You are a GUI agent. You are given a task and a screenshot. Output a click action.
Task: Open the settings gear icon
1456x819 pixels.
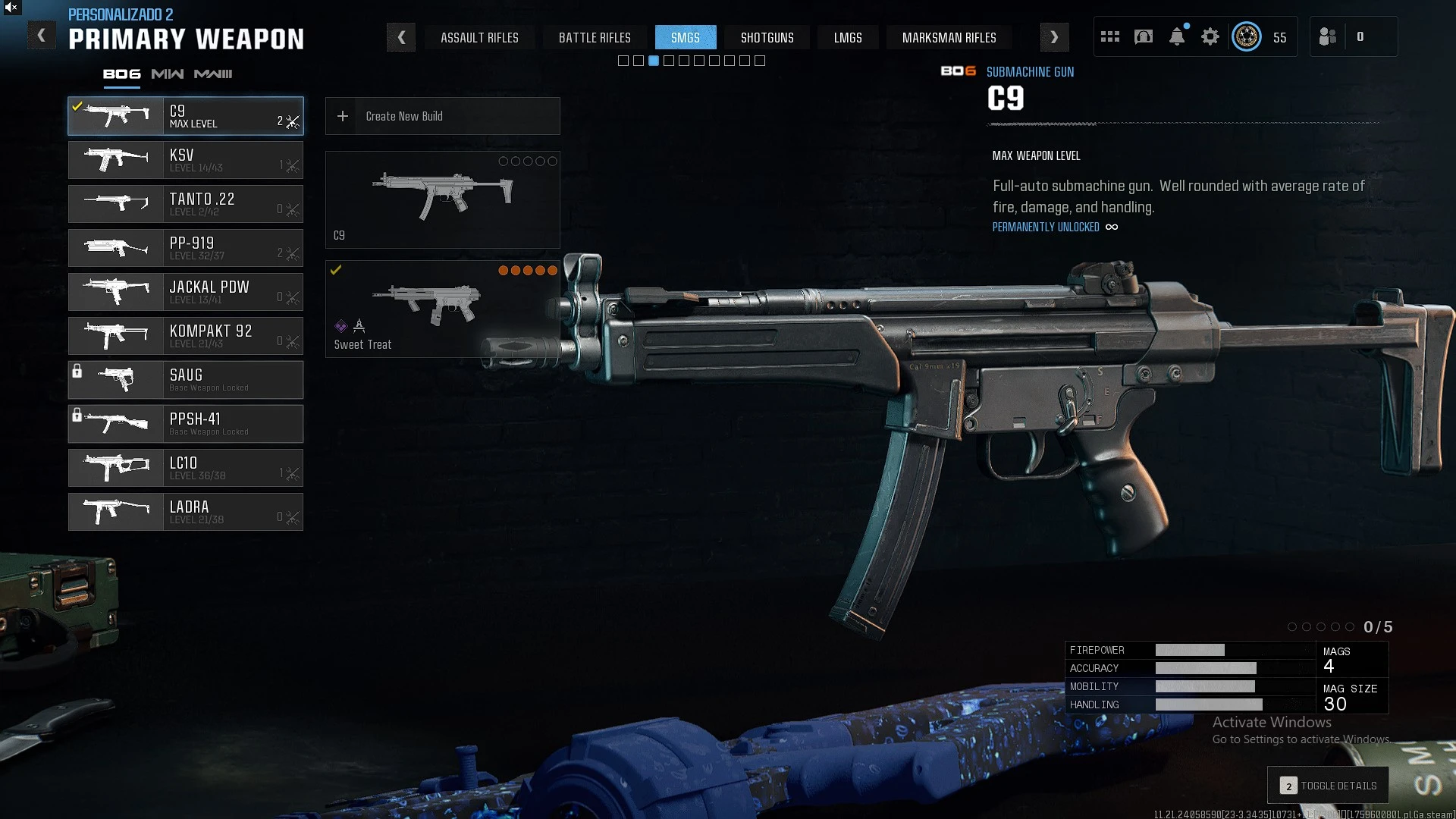(x=1210, y=36)
